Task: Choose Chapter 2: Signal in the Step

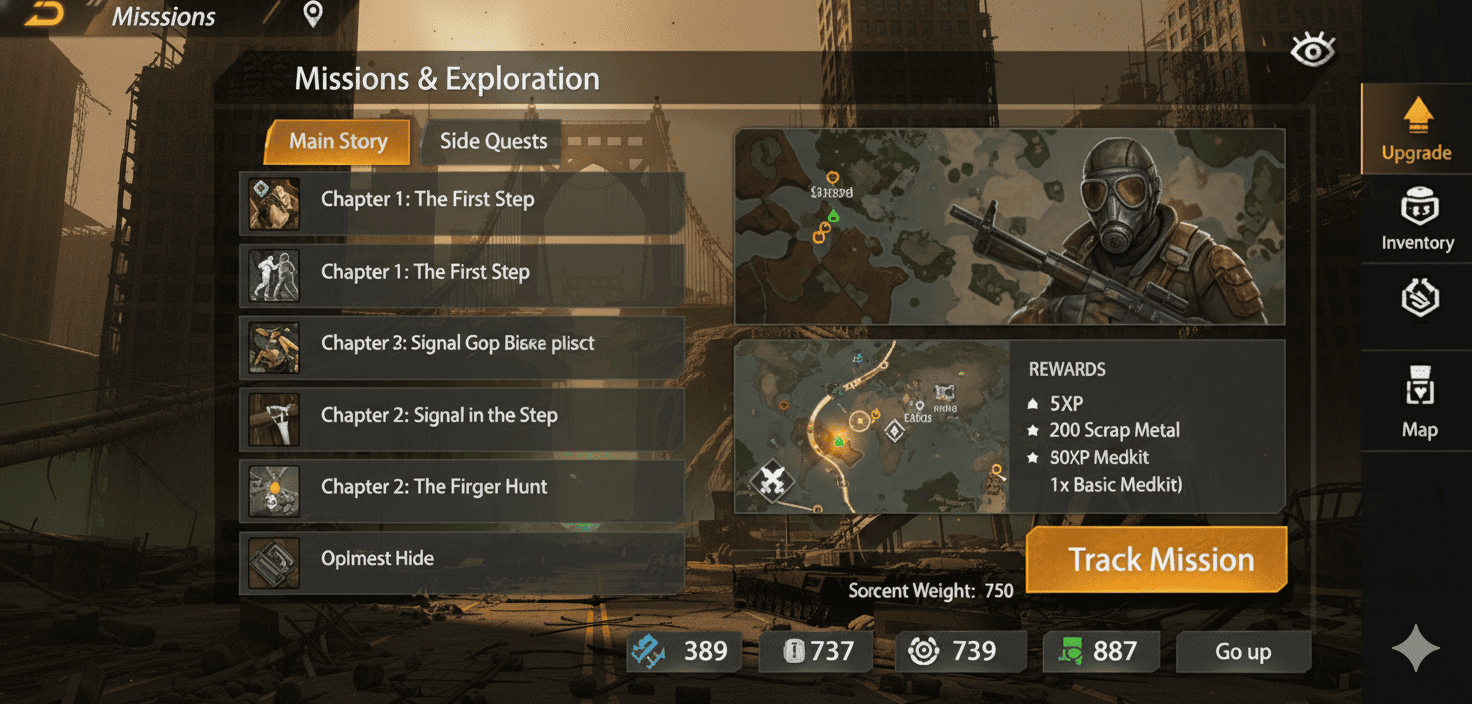Action: [x=461, y=416]
